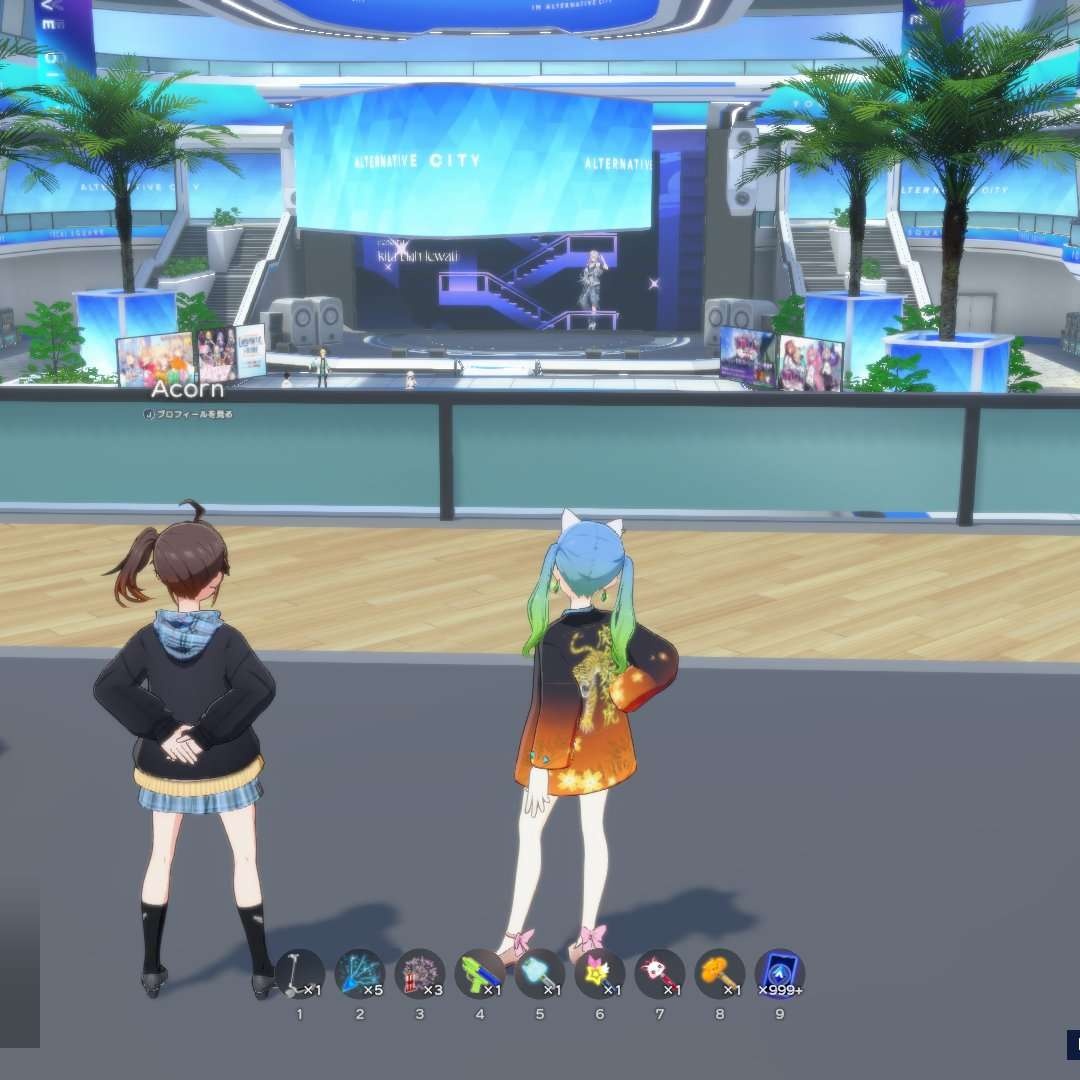Select the light blue fan item

coord(539,974)
